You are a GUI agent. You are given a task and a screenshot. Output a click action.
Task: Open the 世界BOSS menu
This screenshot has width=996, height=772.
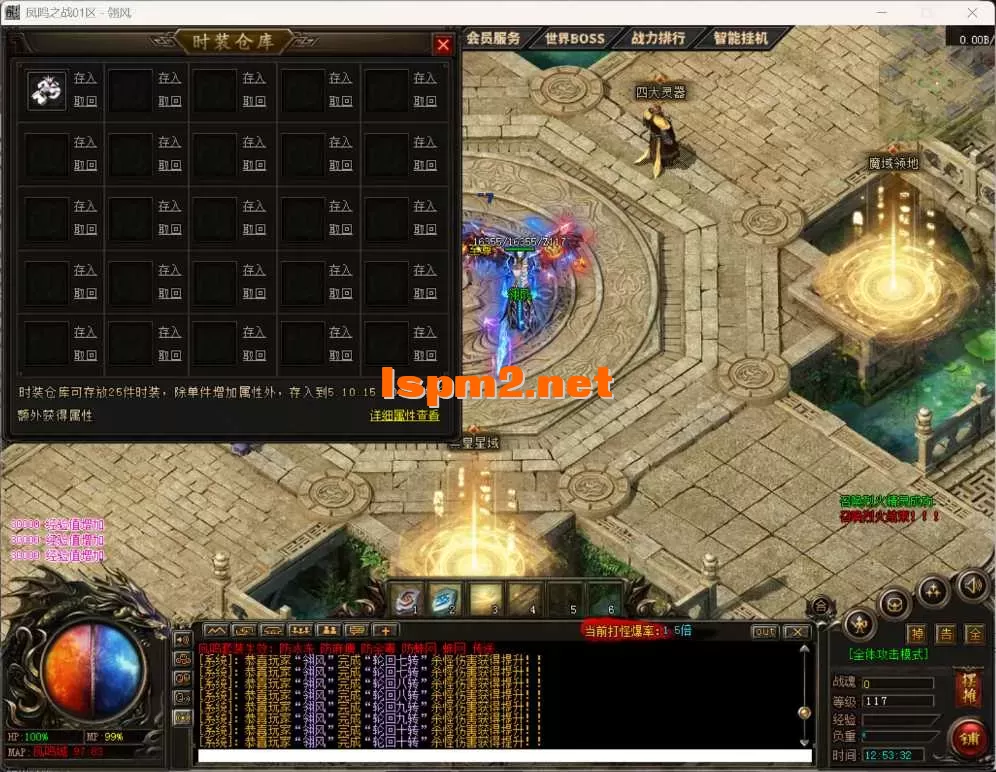[x=575, y=38]
